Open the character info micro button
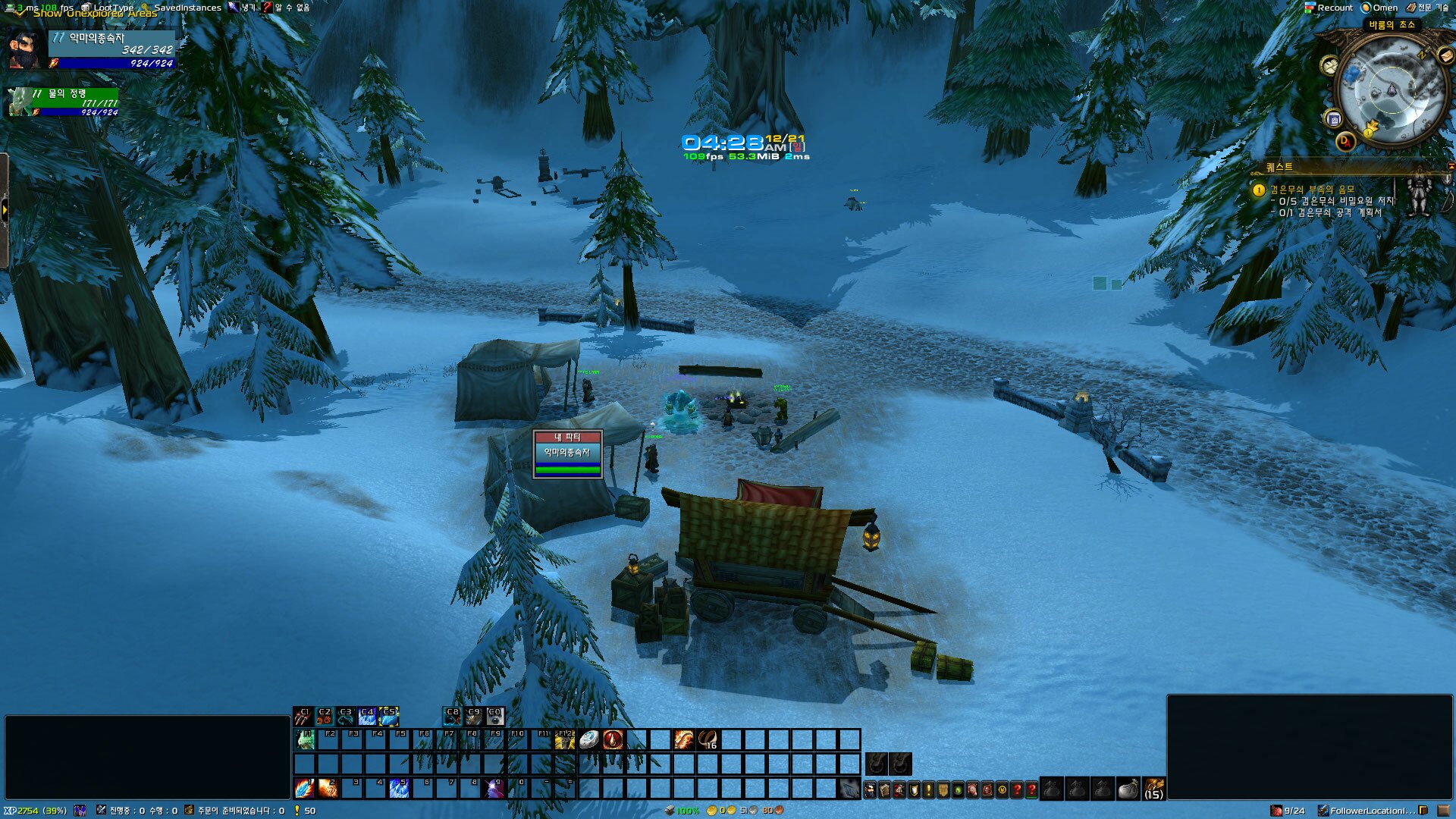1456x819 pixels. pos(870,790)
